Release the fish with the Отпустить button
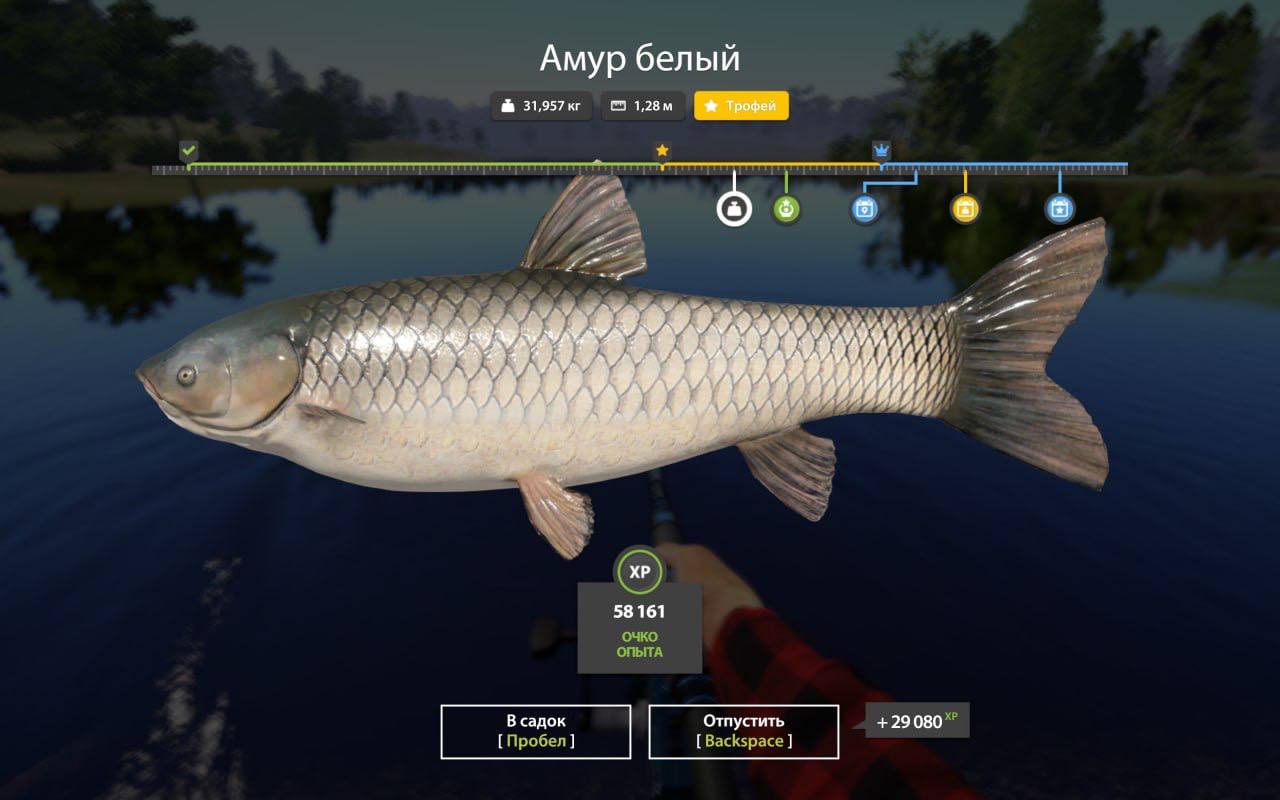The height and width of the screenshot is (800, 1280). [x=743, y=731]
